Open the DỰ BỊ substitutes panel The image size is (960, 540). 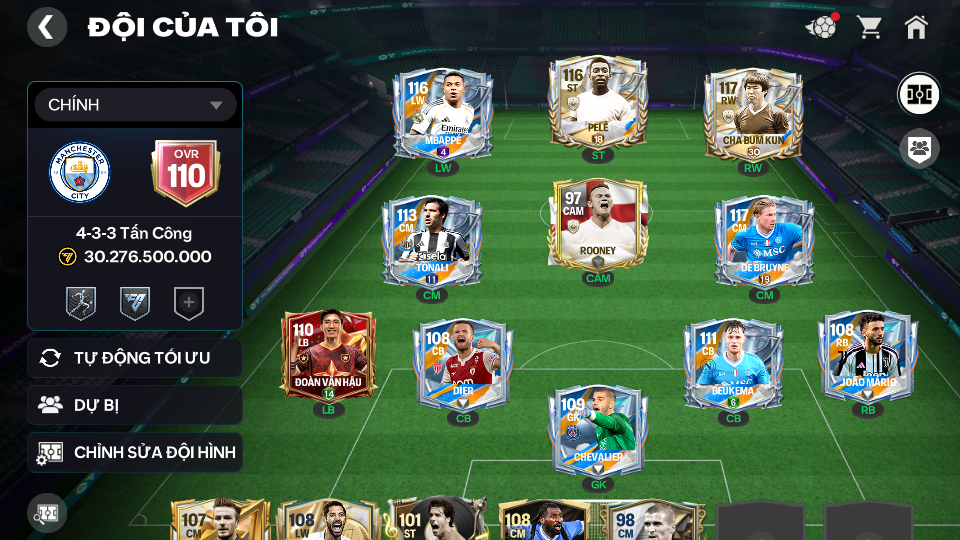(x=135, y=405)
